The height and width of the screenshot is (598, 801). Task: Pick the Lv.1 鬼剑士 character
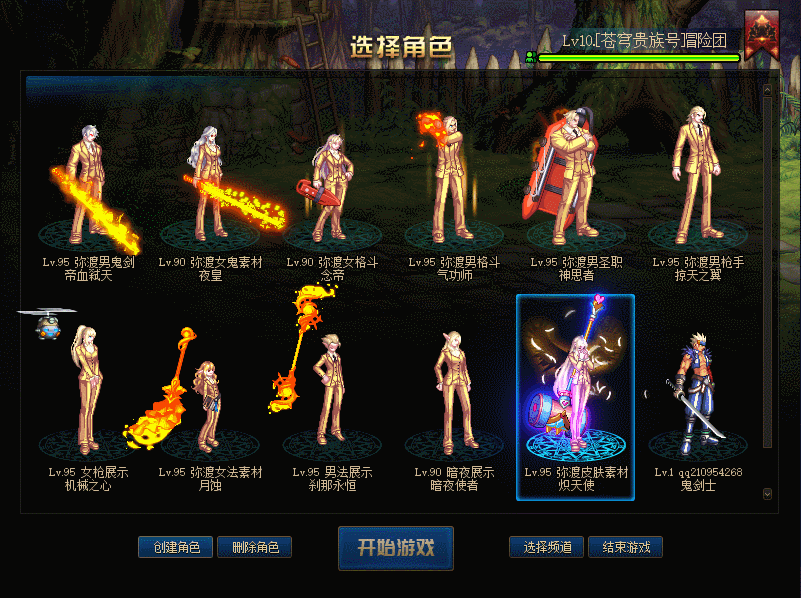tap(697, 395)
